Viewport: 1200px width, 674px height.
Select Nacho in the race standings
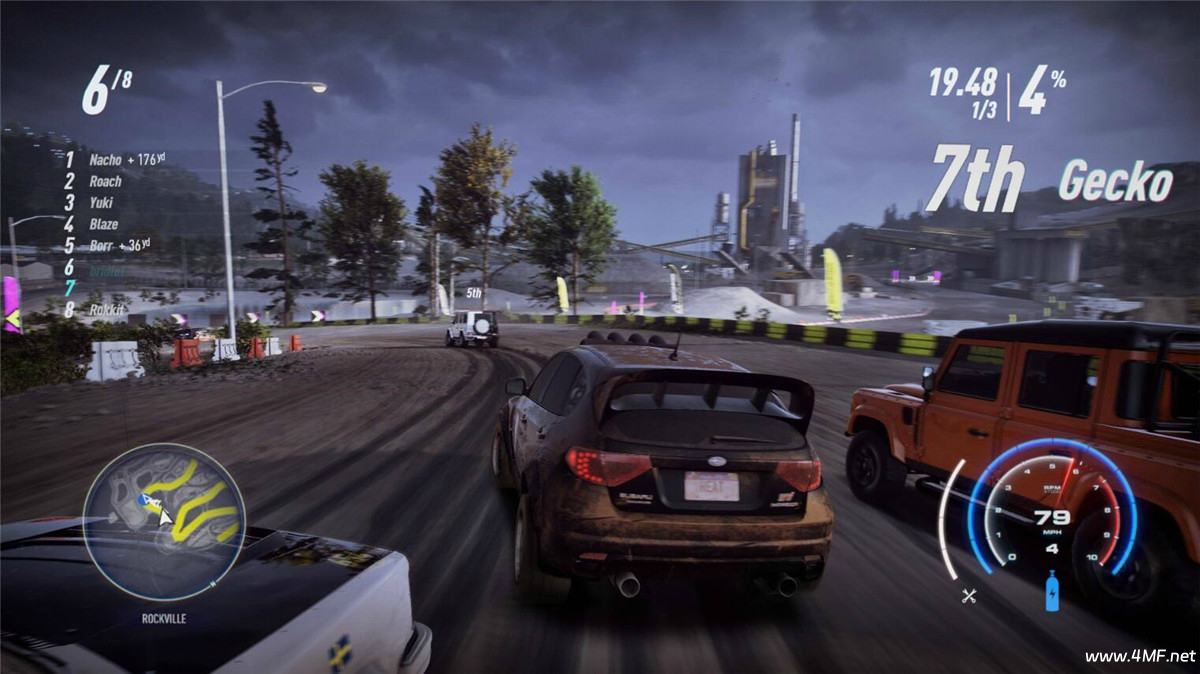click(105, 159)
